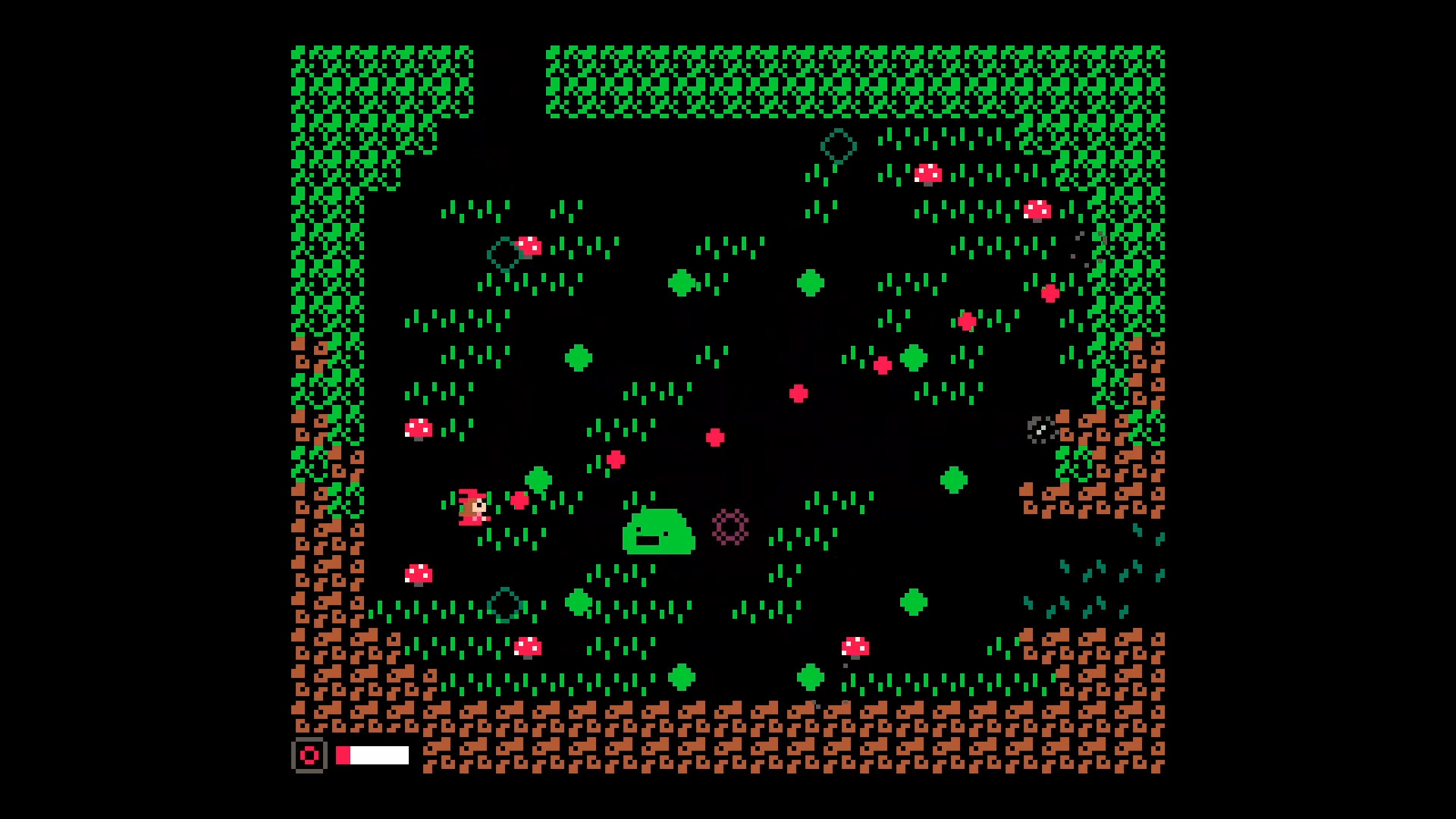Viewport: 1456px width, 819px height.
Task: Click the mushroom near the top-right corner
Action: 928,174
